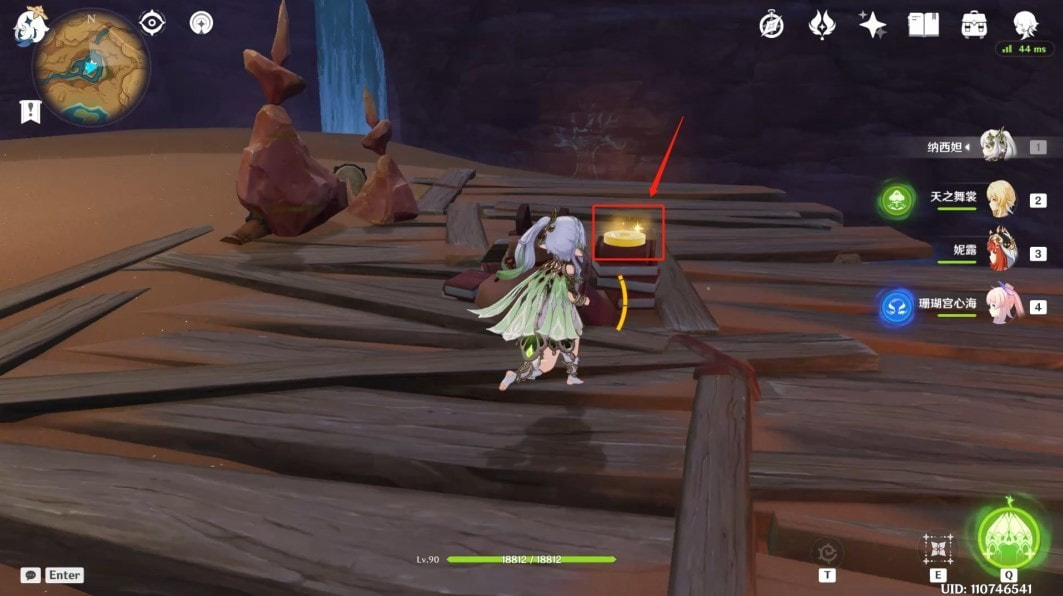Click the compass icon in the top bar

(x=772, y=25)
